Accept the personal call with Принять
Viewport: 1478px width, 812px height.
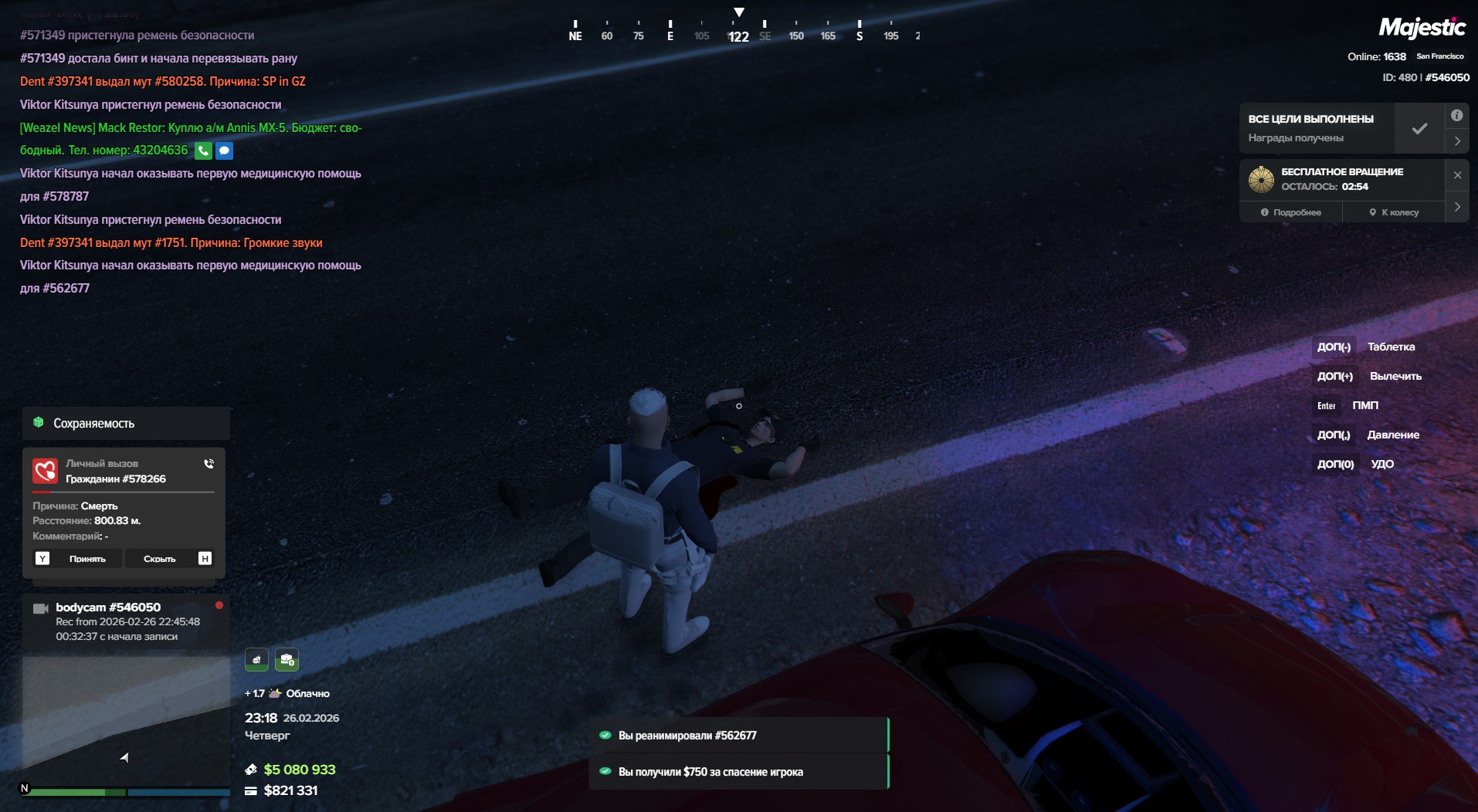tap(86, 559)
